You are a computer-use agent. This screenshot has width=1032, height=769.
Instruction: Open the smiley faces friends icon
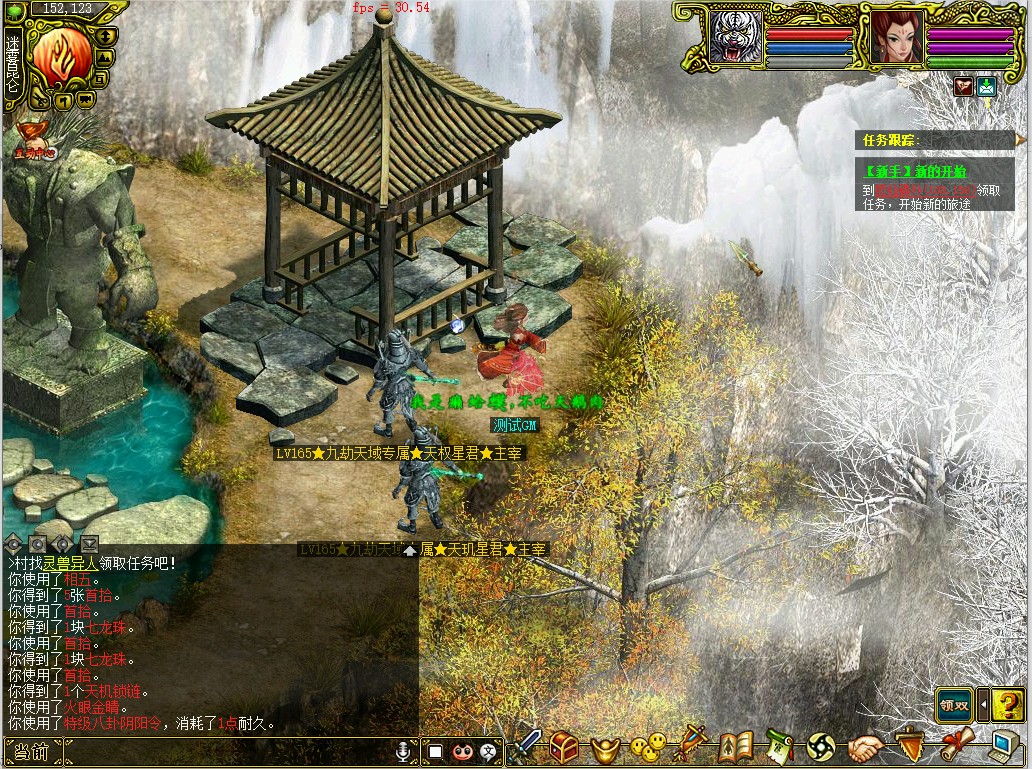pyautogui.click(x=648, y=746)
